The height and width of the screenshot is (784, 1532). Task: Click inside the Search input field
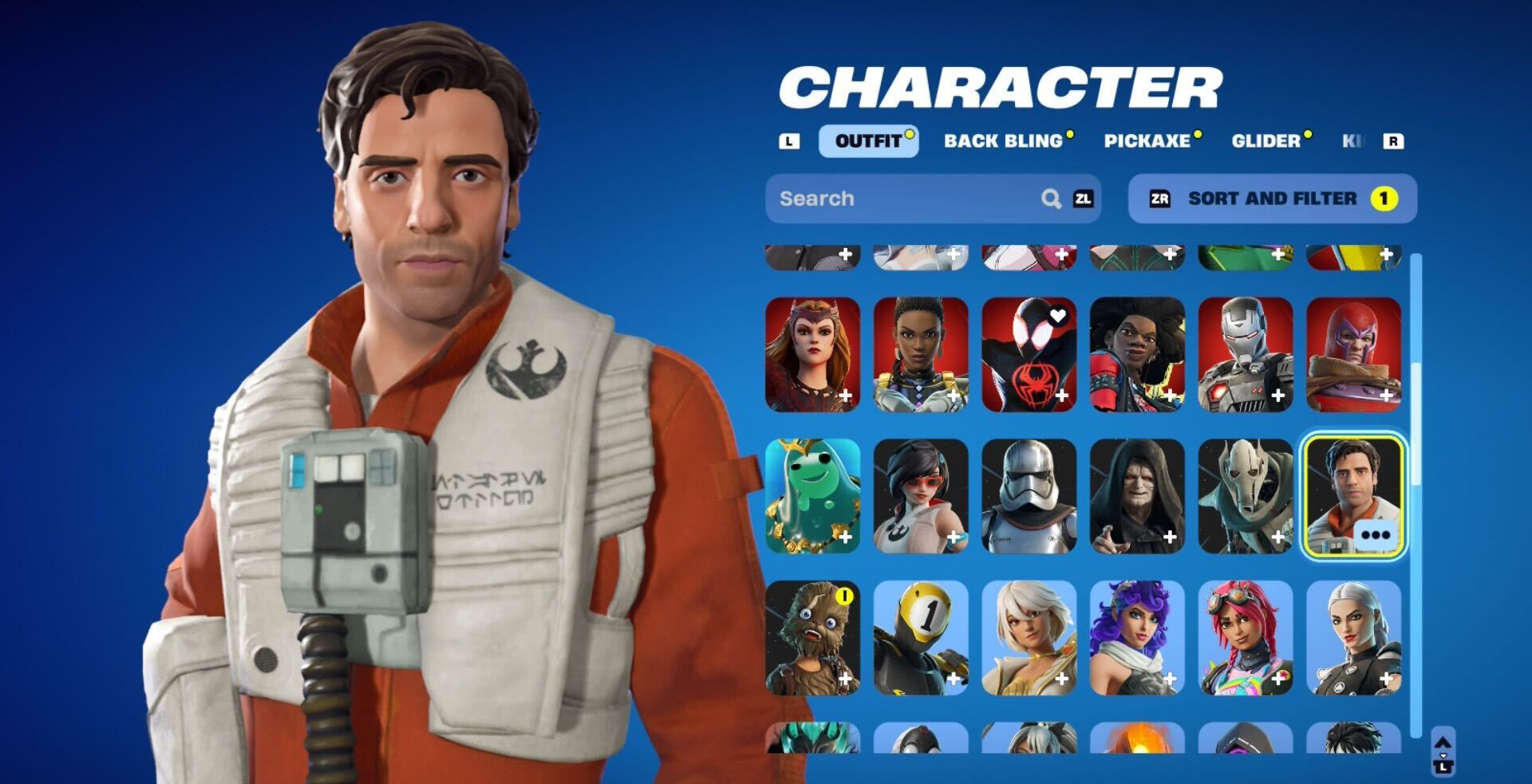[878, 199]
